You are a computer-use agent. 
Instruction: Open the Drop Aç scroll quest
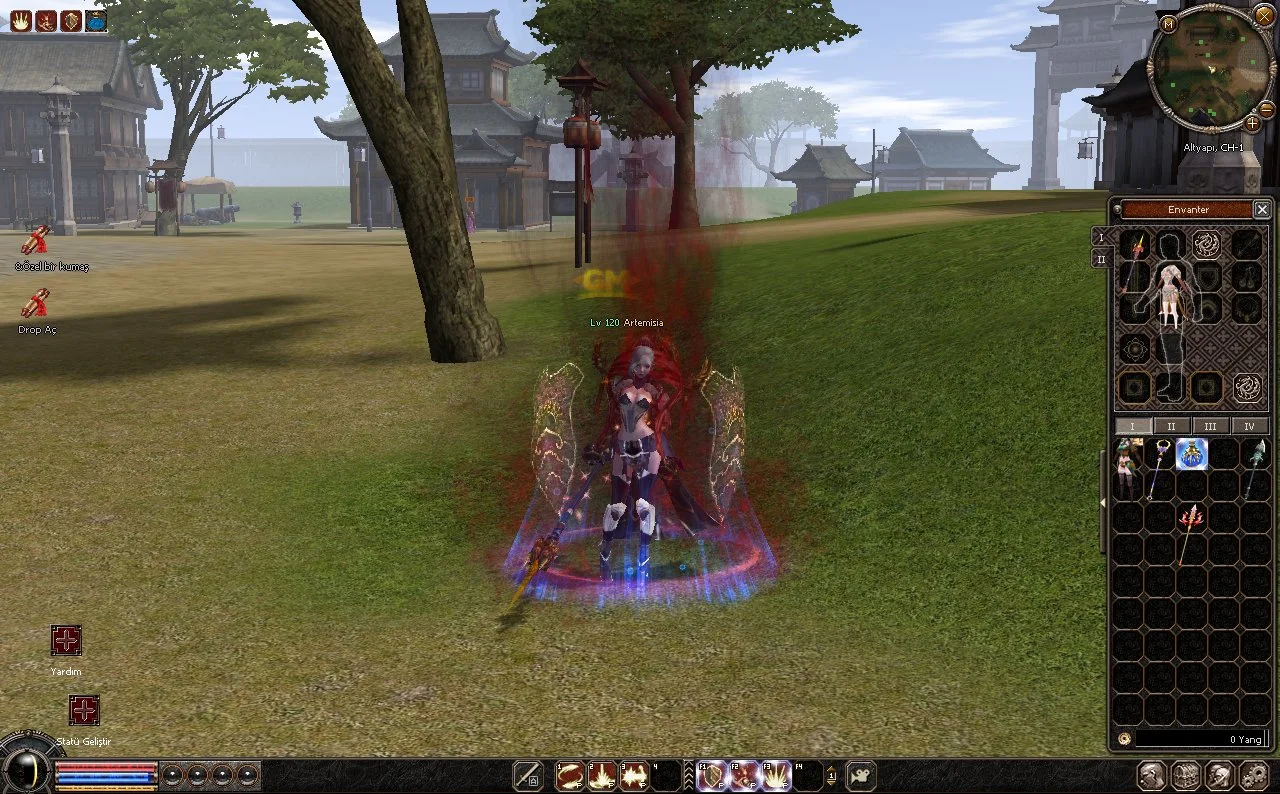37,303
